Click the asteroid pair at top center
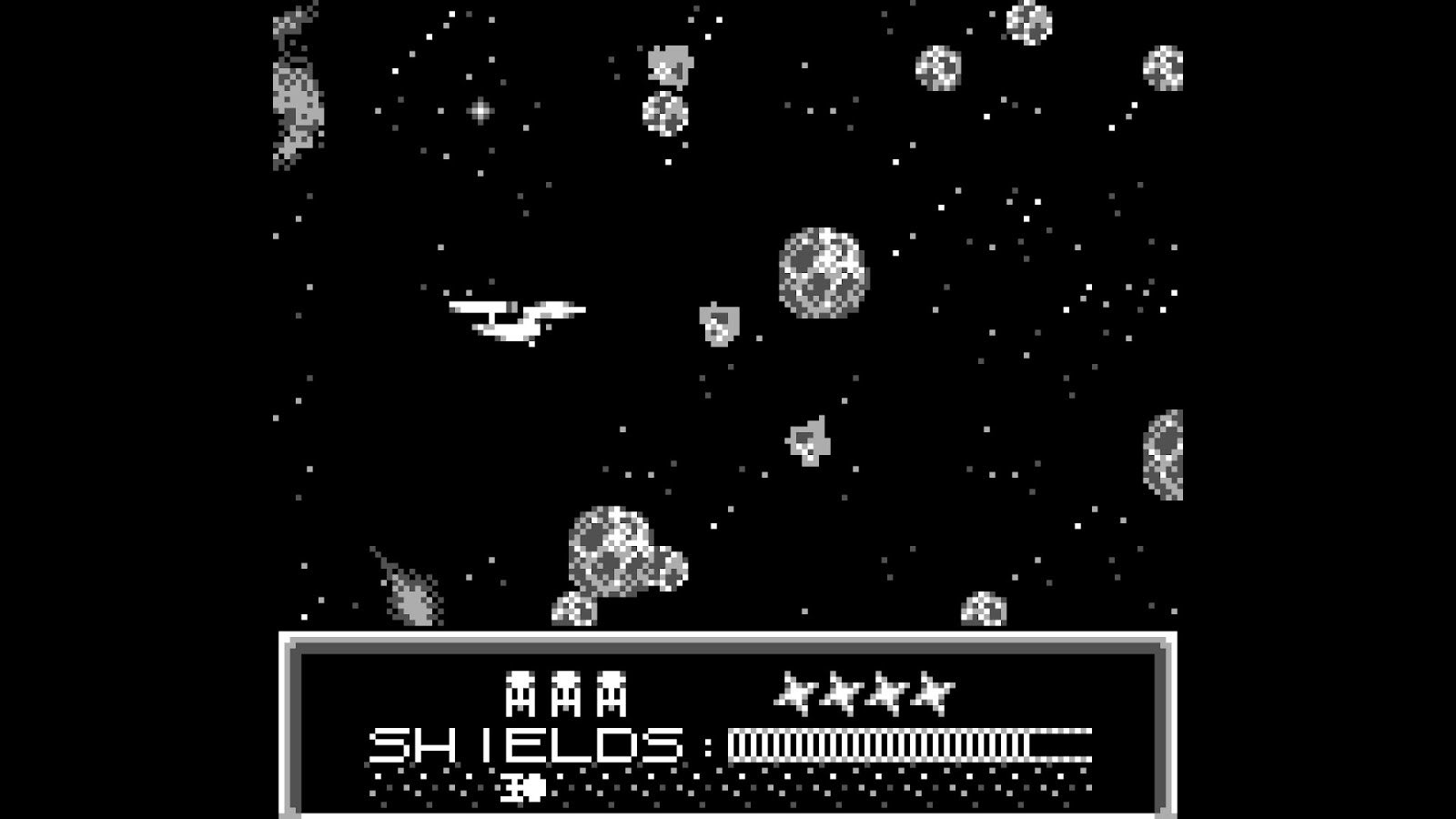 (x=664, y=86)
